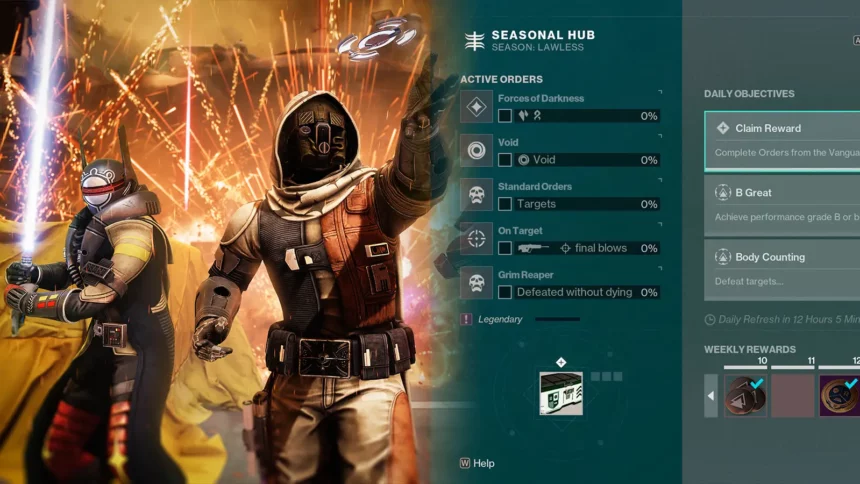
Task: Toggle the Forces of Darkness checkbox
Action: 505,116
